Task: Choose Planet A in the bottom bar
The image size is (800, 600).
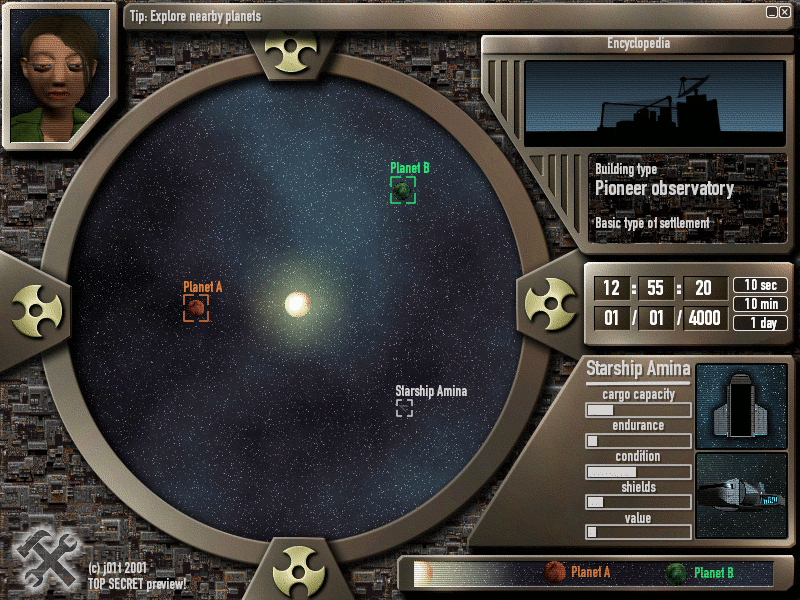Action: pyautogui.click(x=579, y=573)
